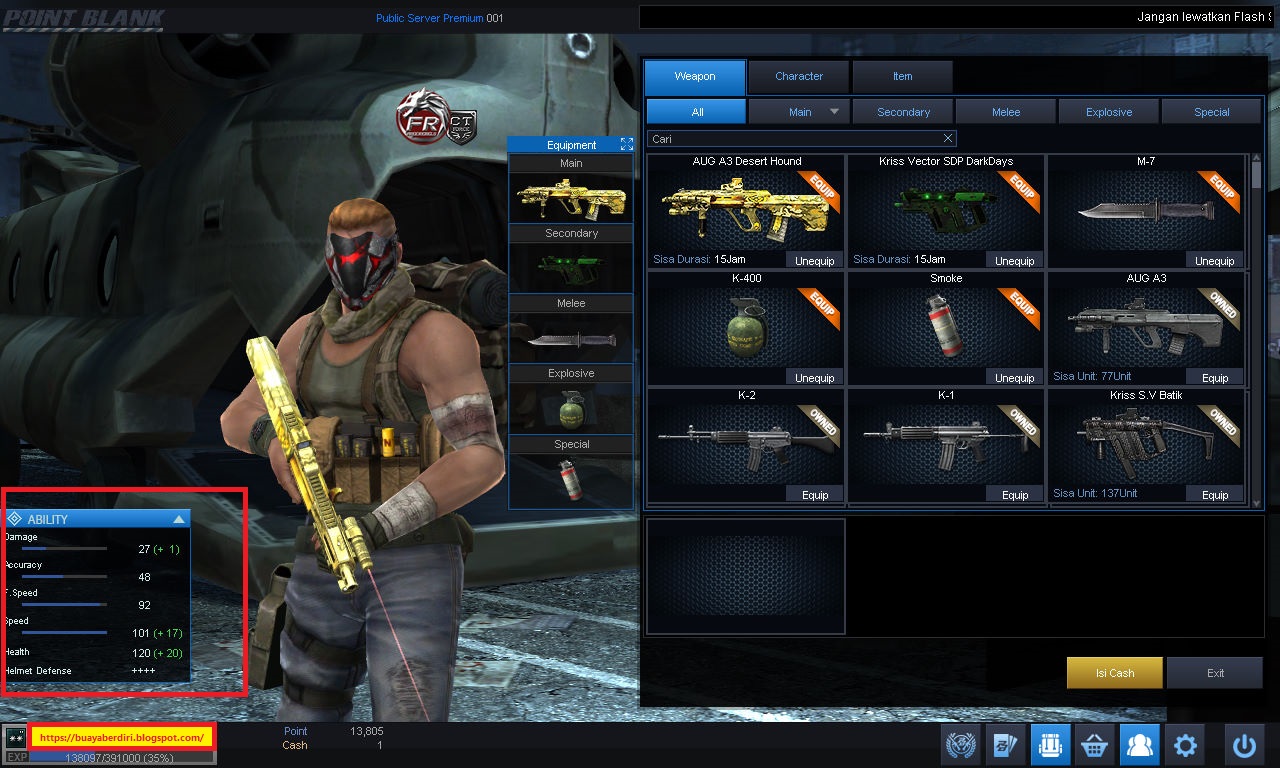Equip the Kriss S.V Batik
Screen dimensions: 1280x768
coord(1215,493)
